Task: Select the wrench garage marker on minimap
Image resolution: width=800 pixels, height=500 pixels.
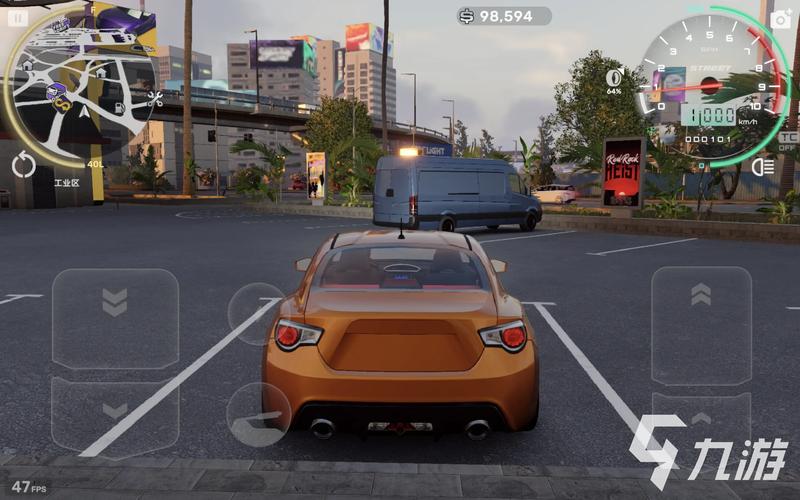Action: (155, 99)
